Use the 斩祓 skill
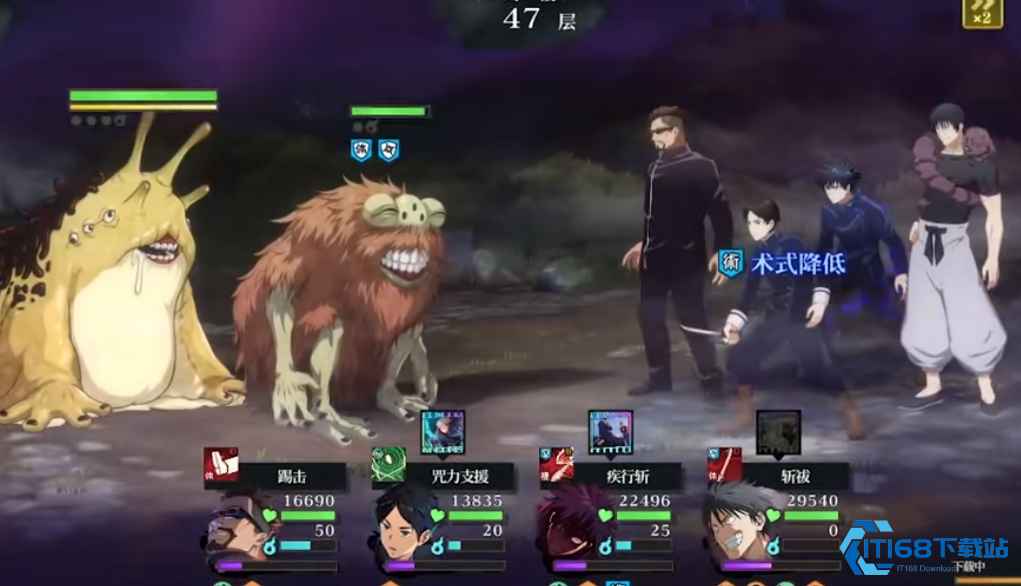 (x=778, y=476)
